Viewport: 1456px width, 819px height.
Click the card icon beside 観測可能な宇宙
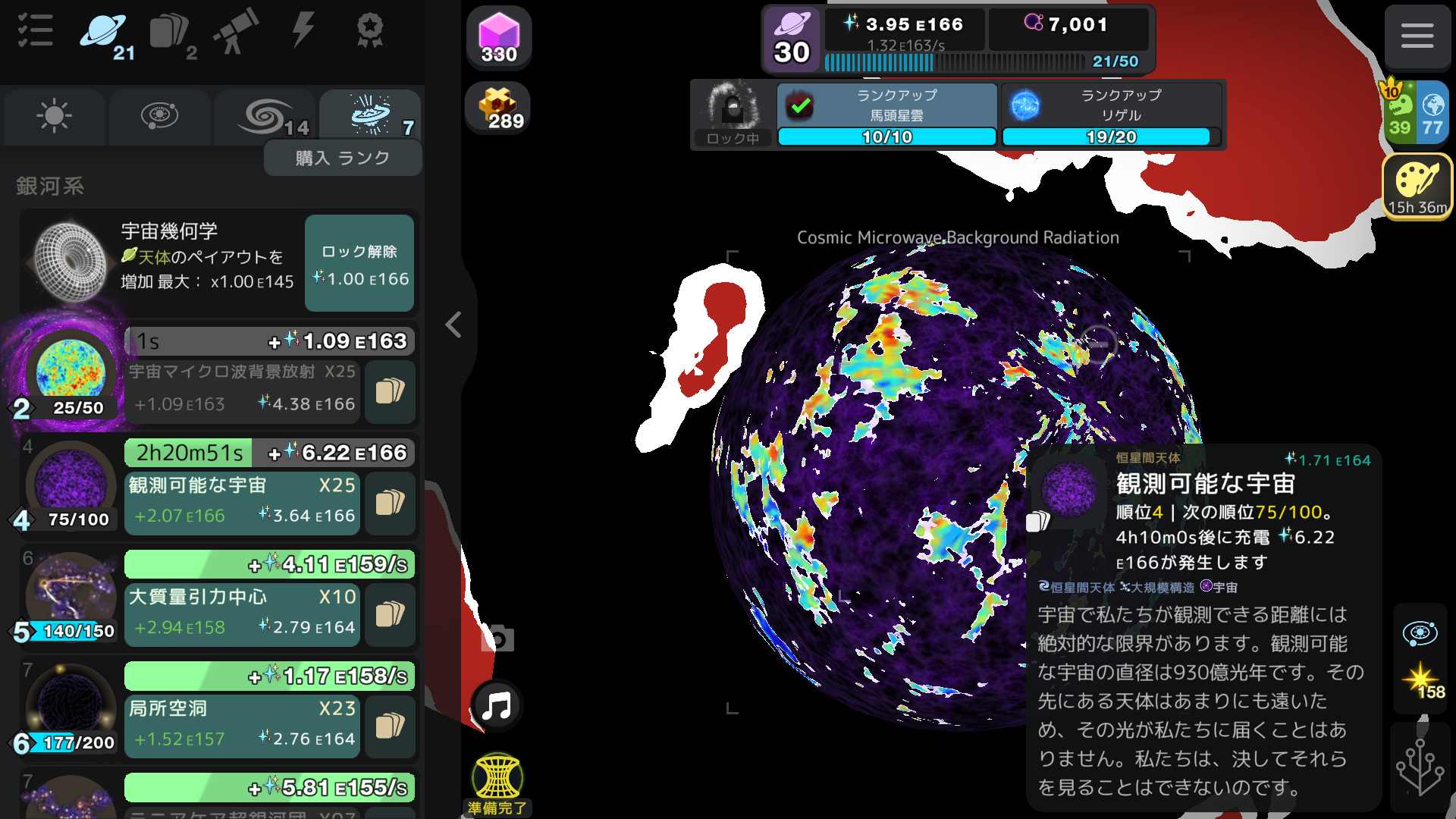390,502
